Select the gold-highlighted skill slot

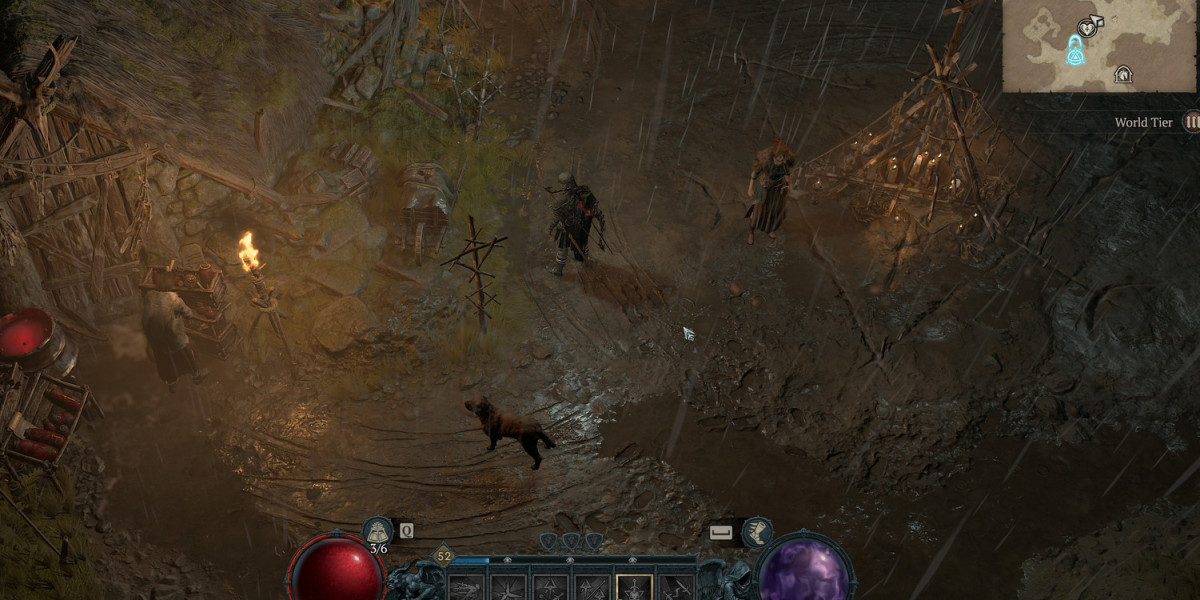coord(635,589)
